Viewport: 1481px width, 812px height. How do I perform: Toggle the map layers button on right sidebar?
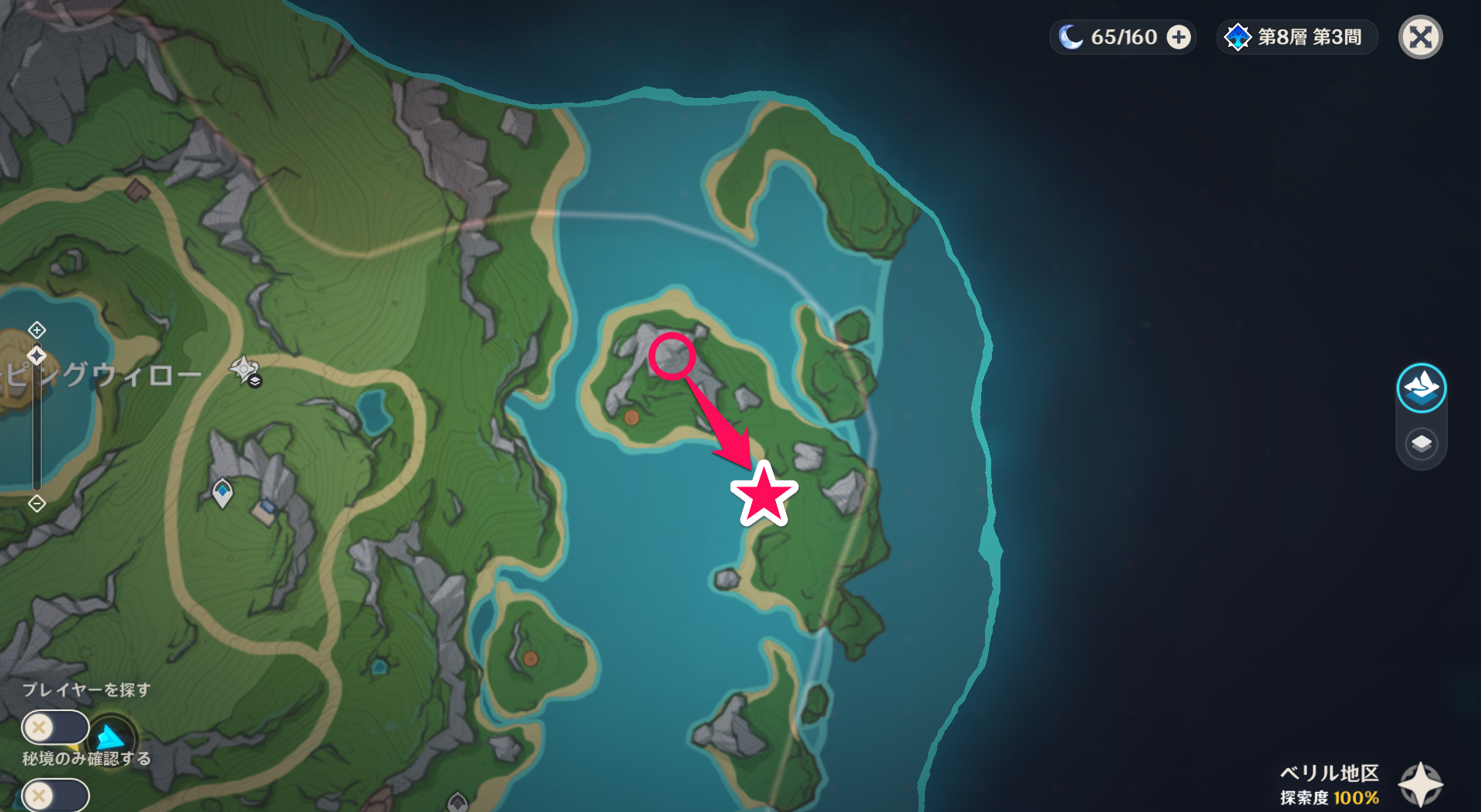point(1421,443)
